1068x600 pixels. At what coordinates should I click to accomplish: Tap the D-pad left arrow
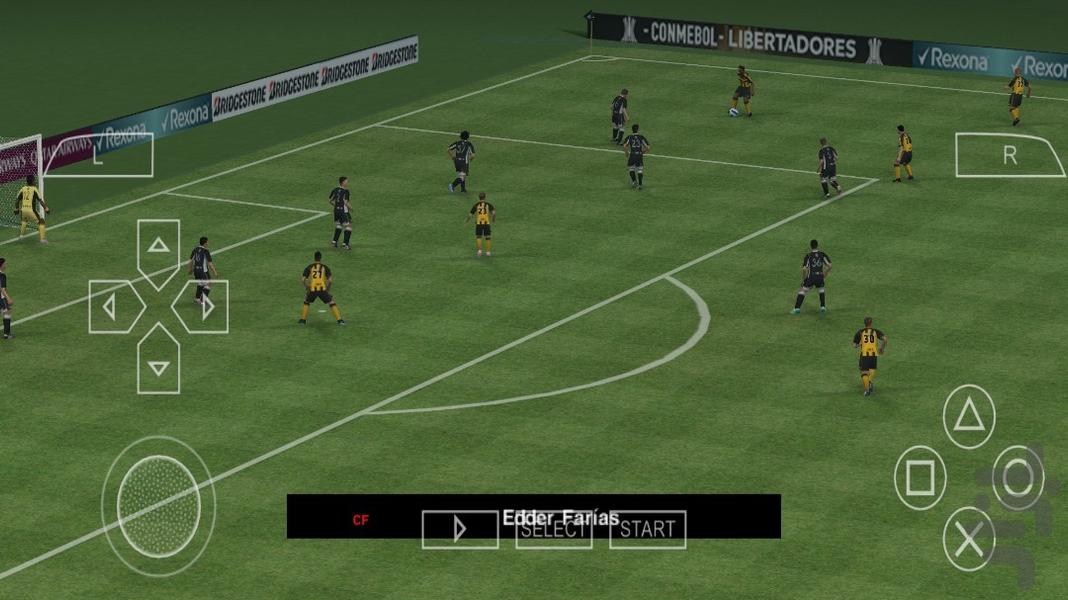coord(112,307)
